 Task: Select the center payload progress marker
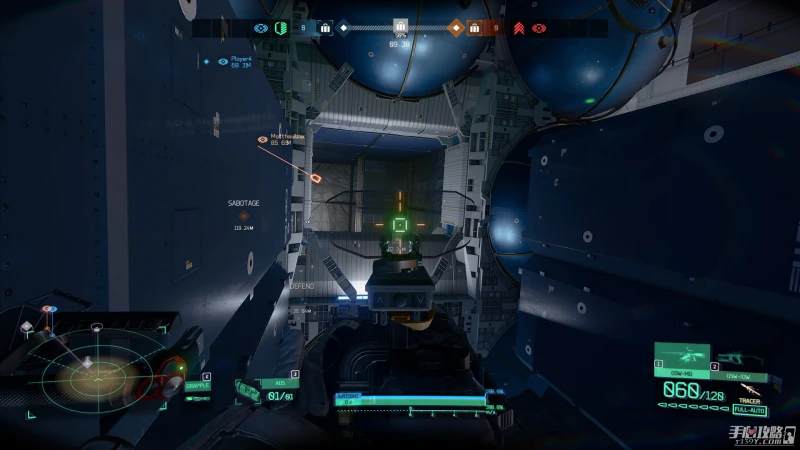[400, 27]
